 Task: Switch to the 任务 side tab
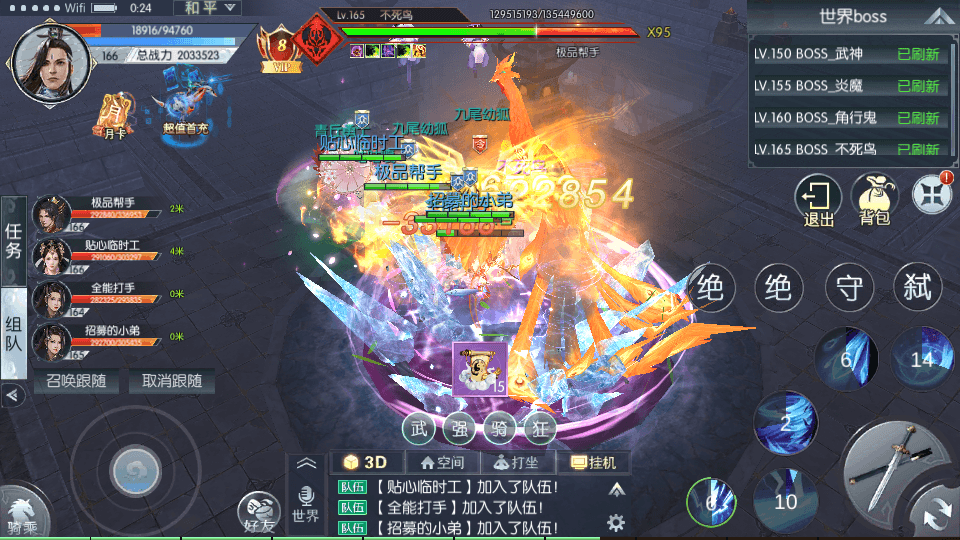point(13,242)
